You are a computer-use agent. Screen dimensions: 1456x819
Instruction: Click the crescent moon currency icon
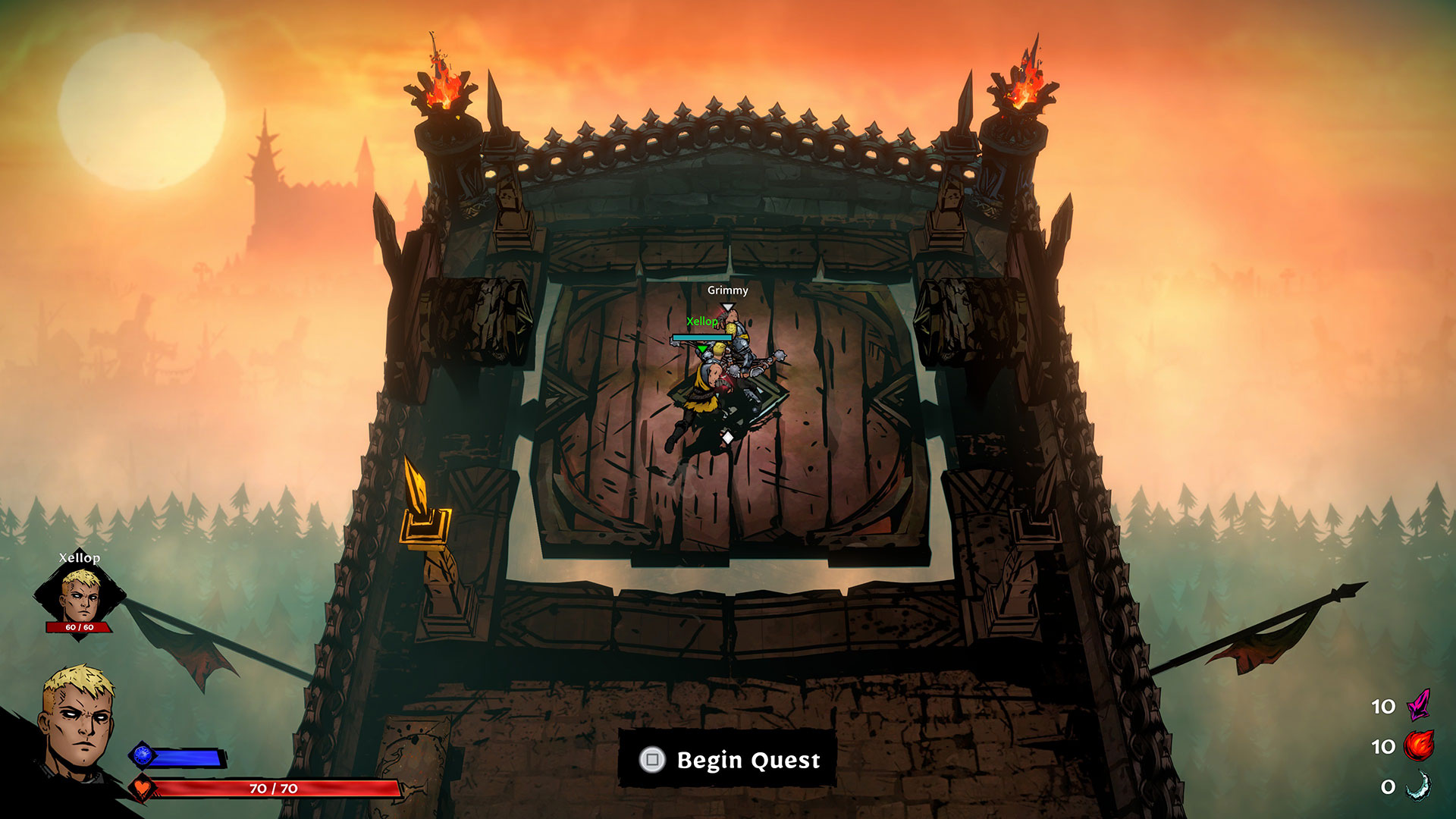pos(1418,786)
